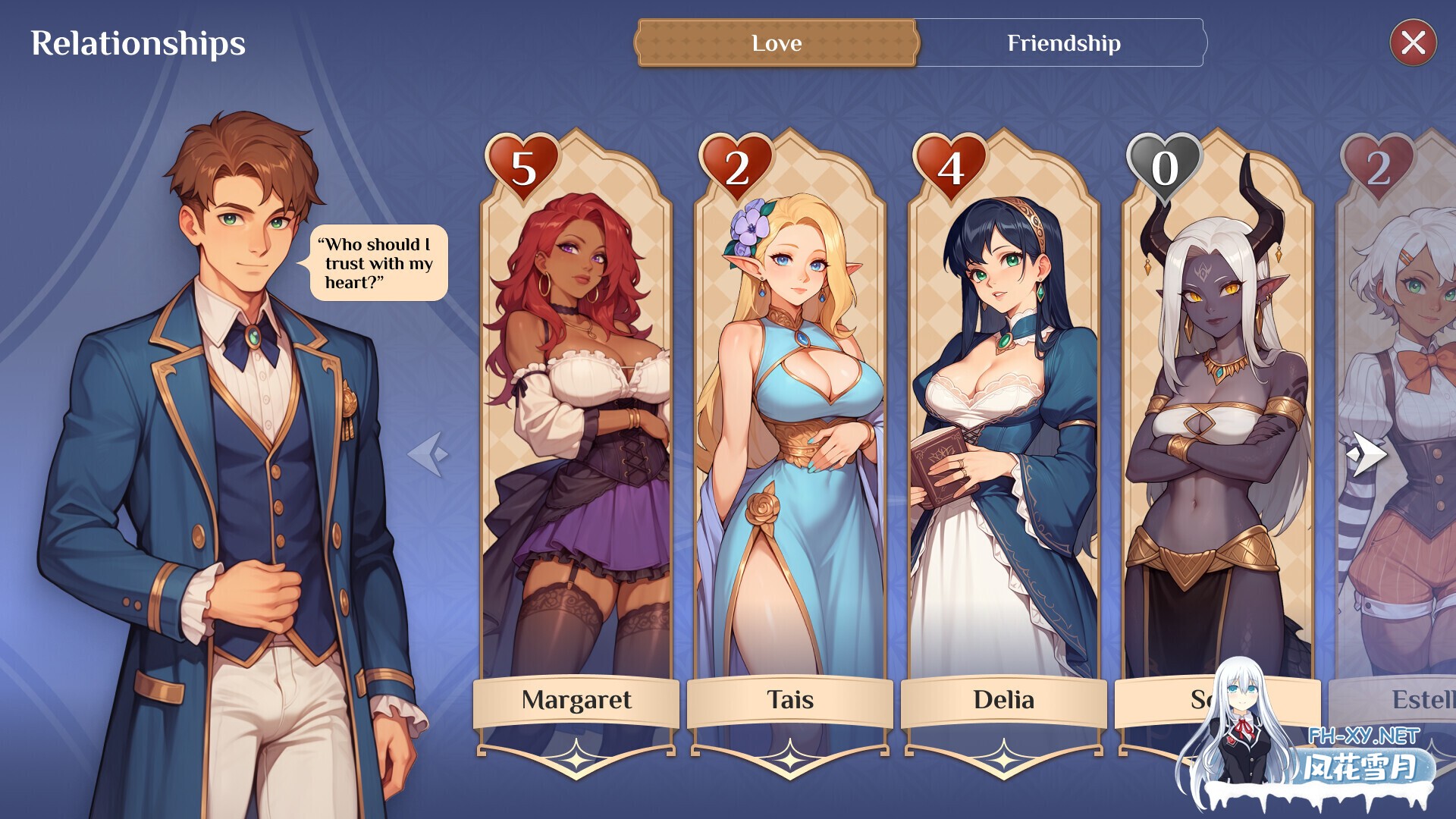Click the Tais nameplate
1456x819 pixels.
pyautogui.click(x=789, y=701)
